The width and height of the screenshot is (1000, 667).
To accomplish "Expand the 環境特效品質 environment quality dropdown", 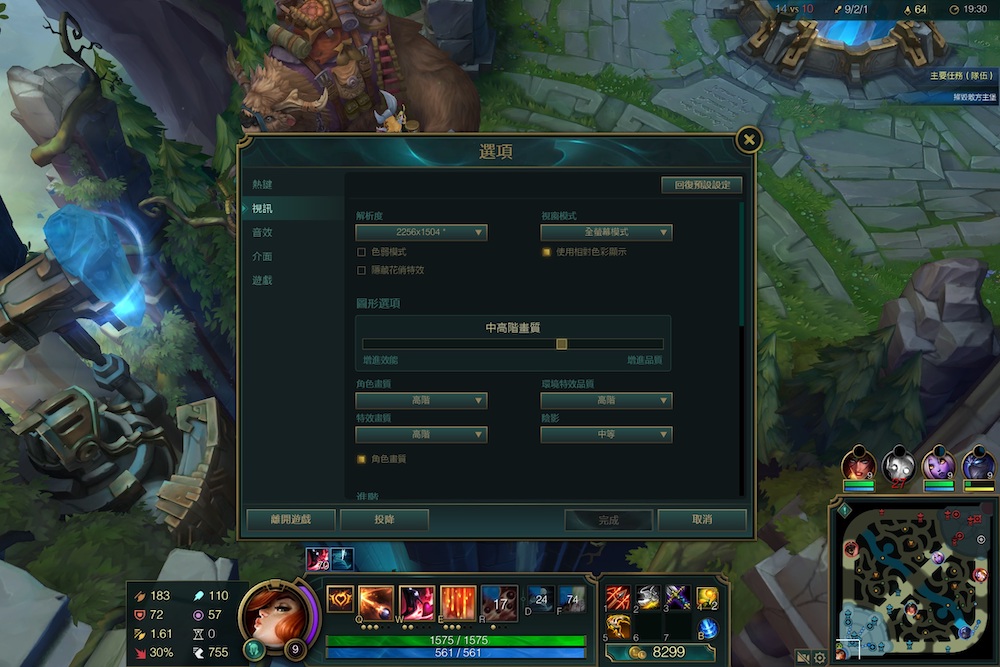I will (606, 401).
